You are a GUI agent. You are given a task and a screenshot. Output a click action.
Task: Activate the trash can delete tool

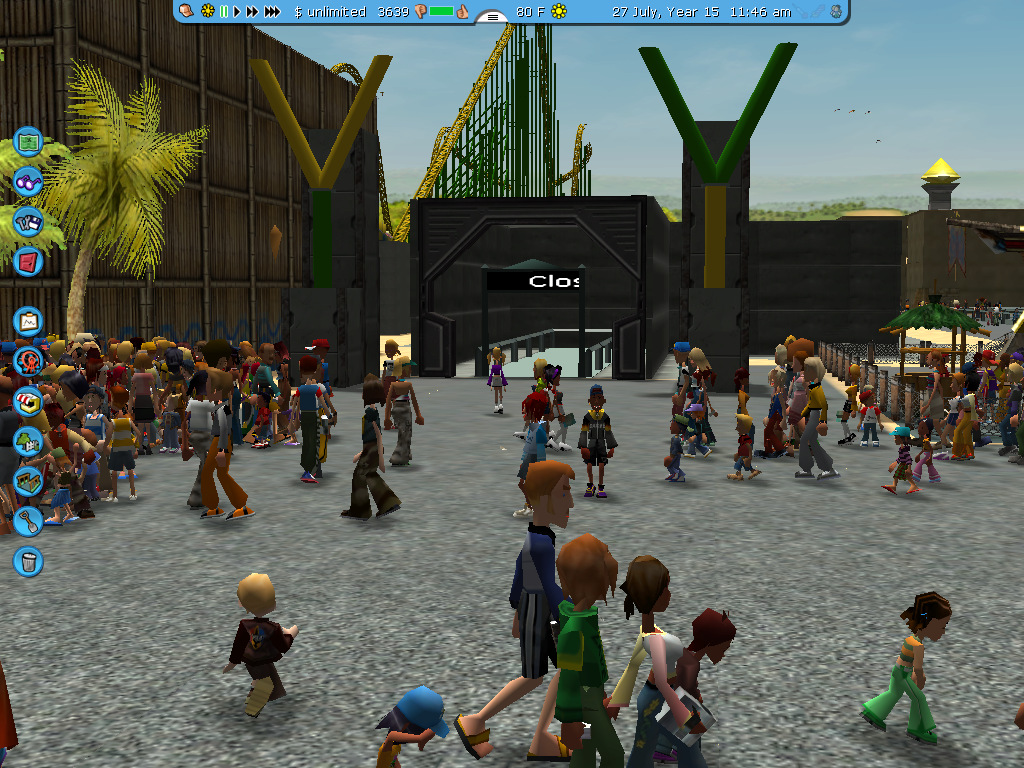(28, 561)
